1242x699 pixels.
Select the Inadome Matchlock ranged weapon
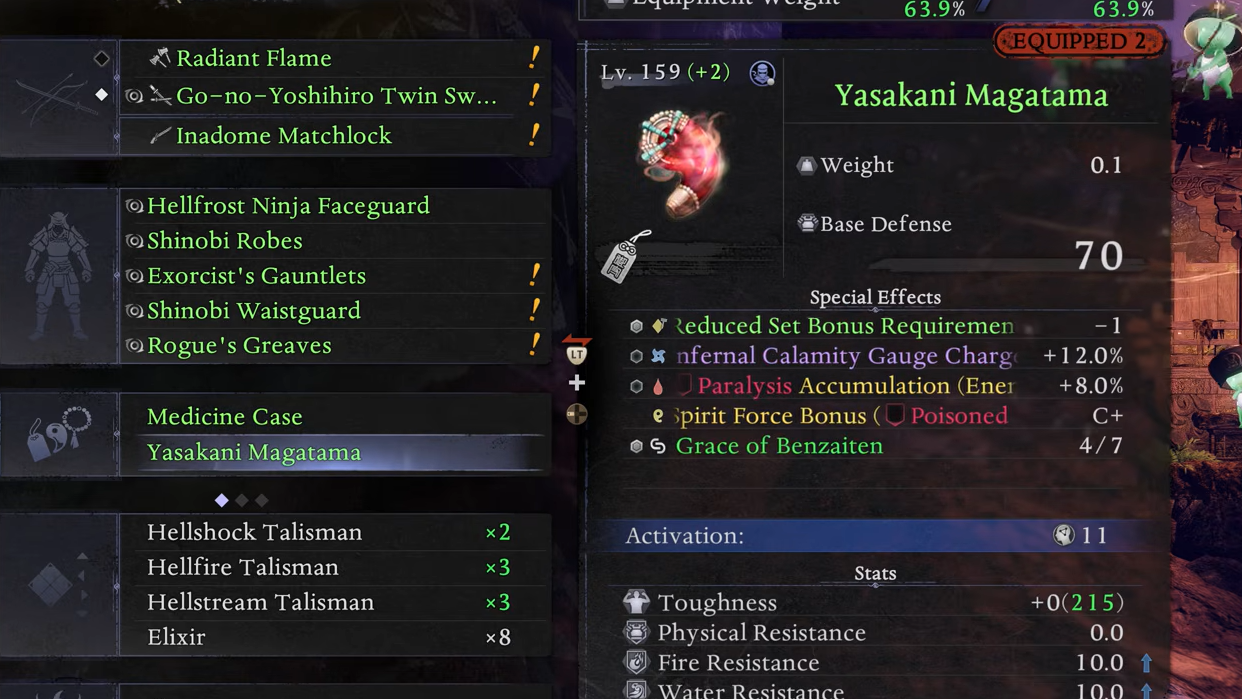tap(283, 135)
